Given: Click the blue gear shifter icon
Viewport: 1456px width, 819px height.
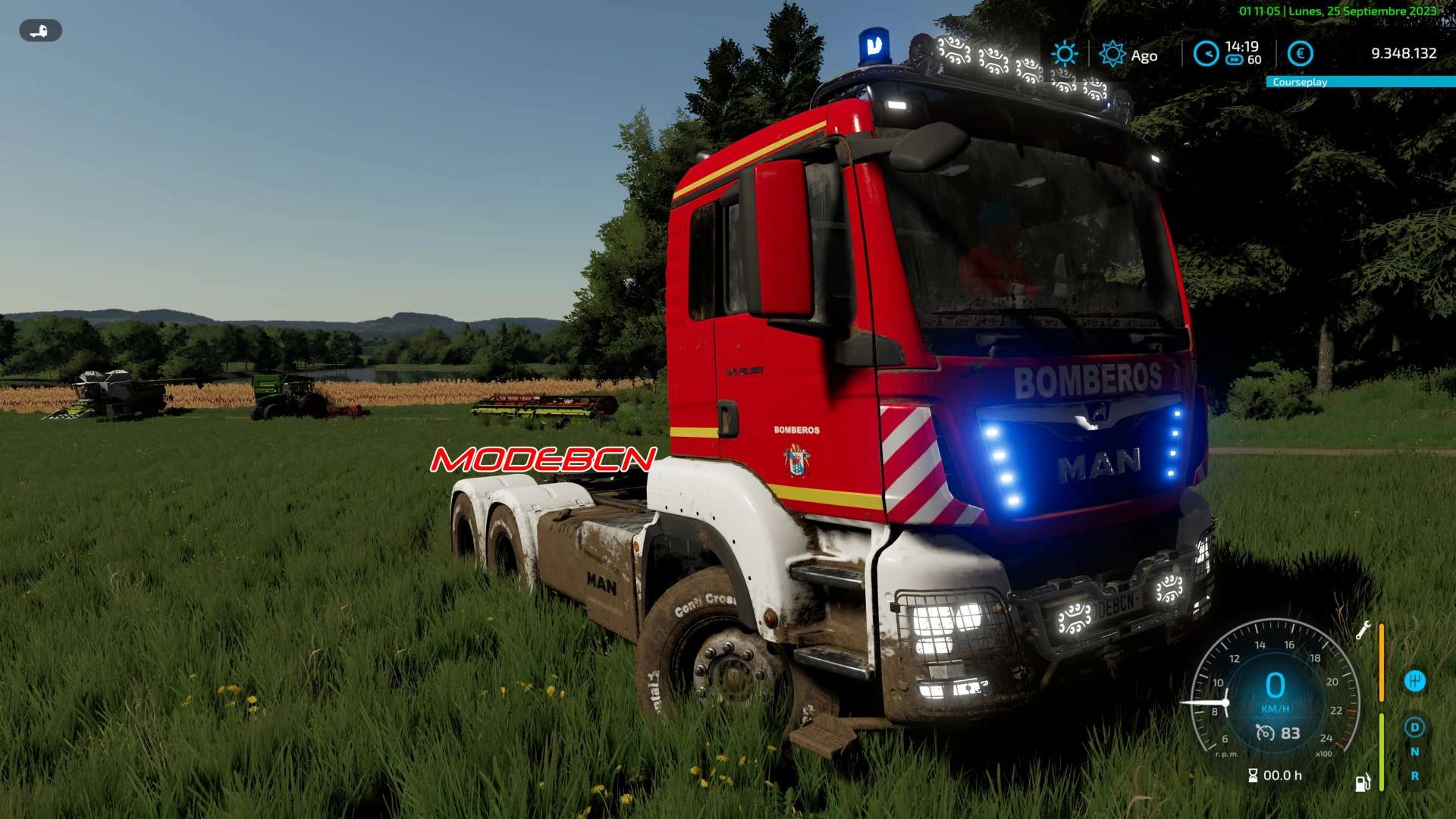Looking at the screenshot, I should pyautogui.click(x=1414, y=681).
